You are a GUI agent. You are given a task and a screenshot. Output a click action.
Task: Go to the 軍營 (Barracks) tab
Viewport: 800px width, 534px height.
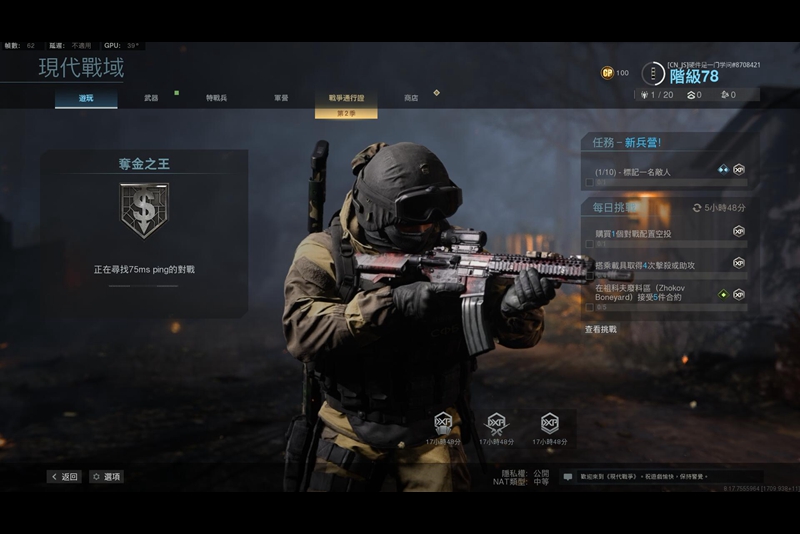282,98
